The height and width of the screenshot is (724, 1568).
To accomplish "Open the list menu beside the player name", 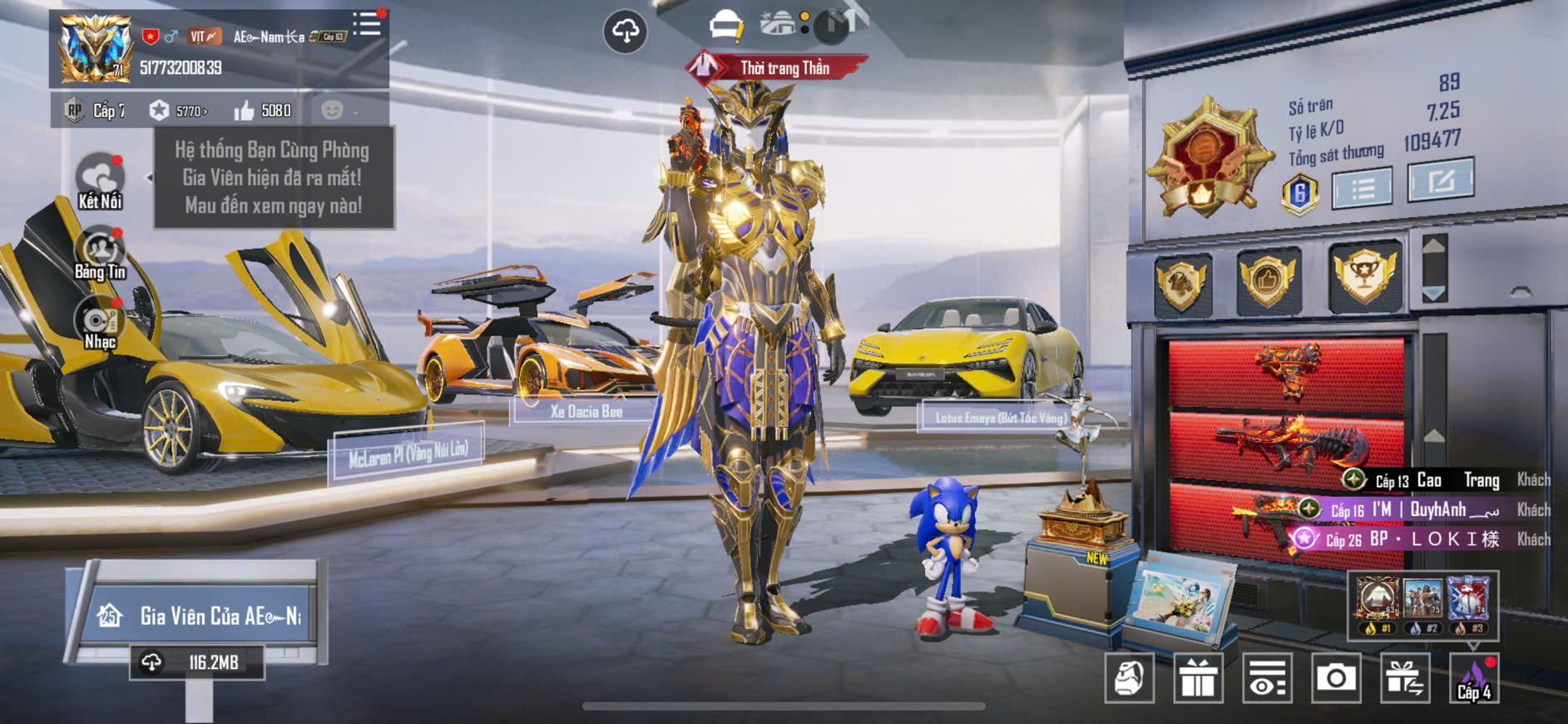I will coord(367,23).
